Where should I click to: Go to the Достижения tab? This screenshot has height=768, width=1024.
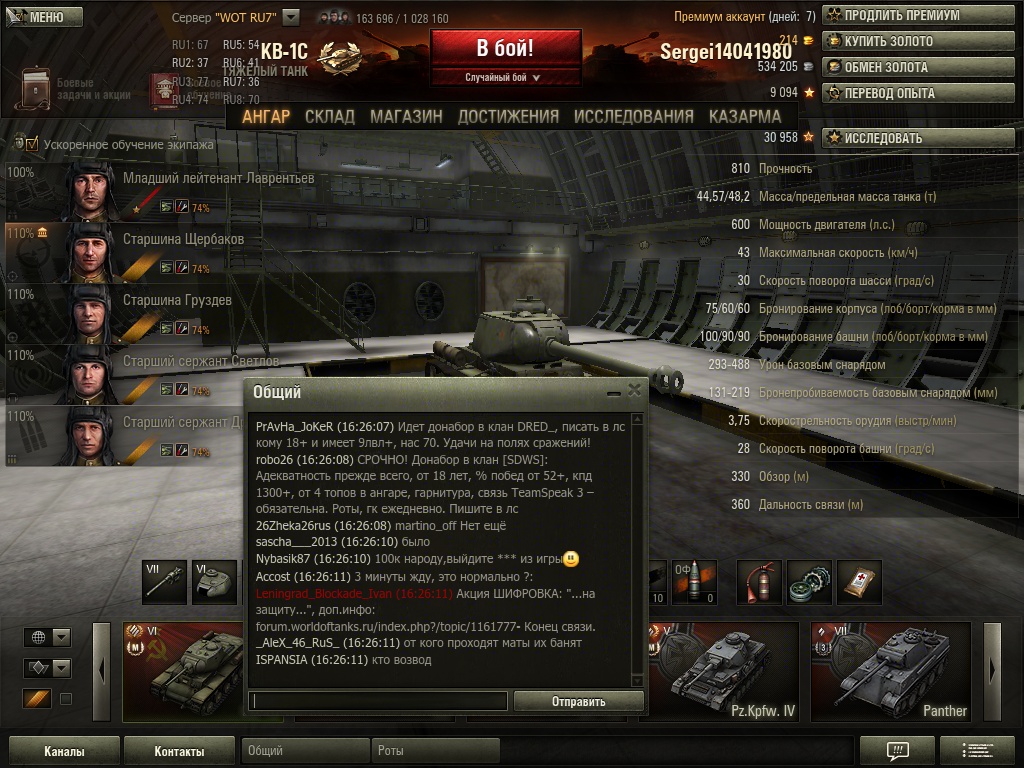click(508, 116)
